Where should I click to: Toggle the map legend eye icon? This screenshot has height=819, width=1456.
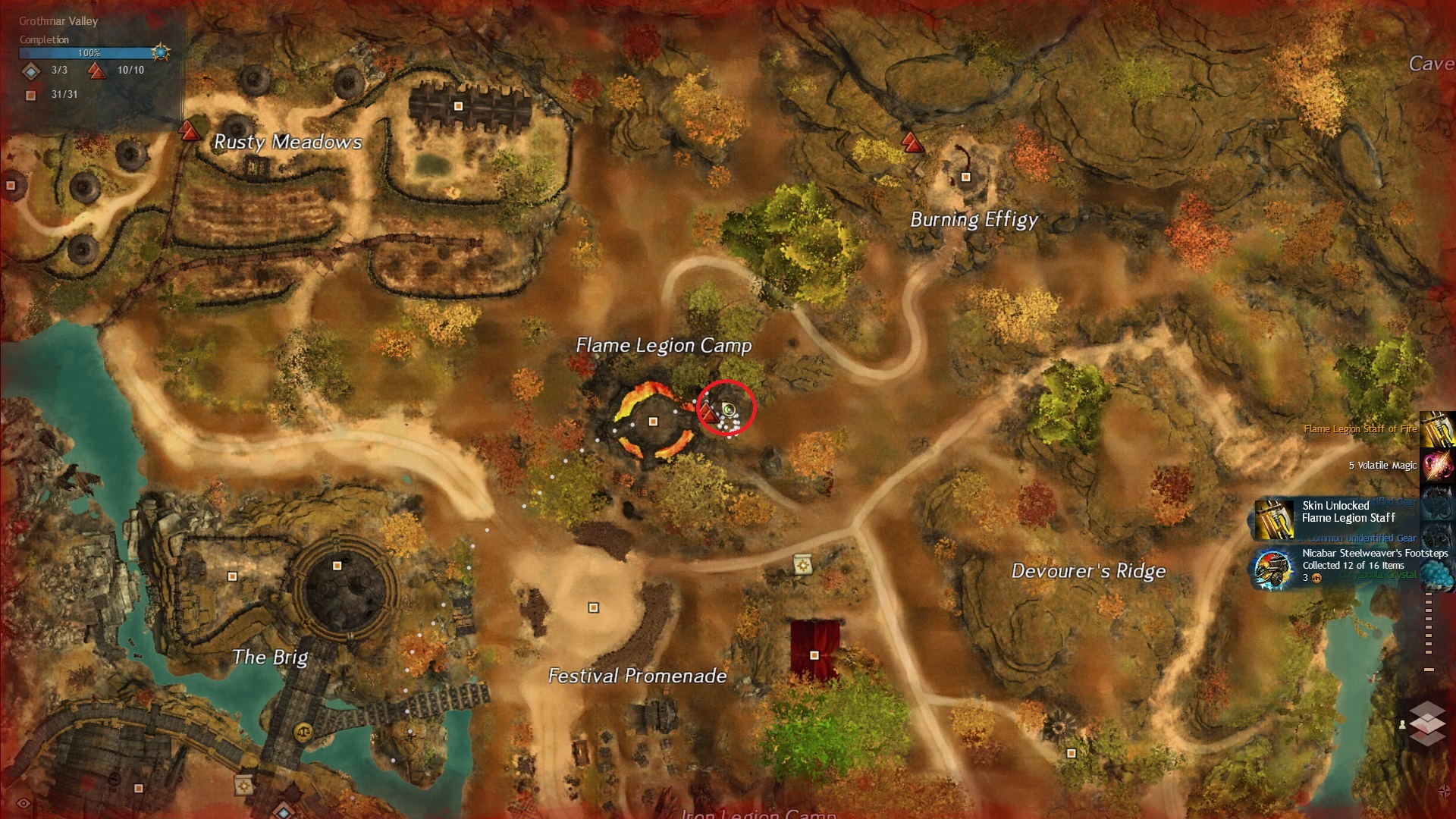pos(24,804)
